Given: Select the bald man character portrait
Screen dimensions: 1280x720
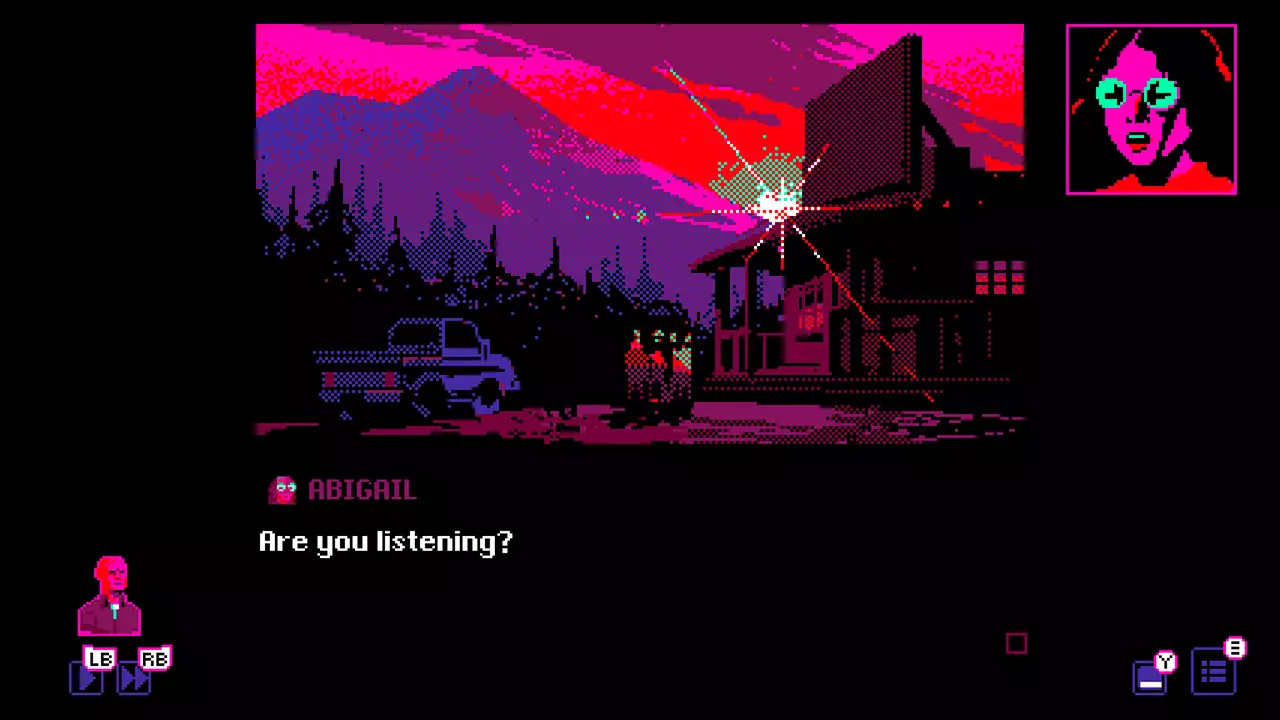Looking at the screenshot, I should click(x=110, y=596).
